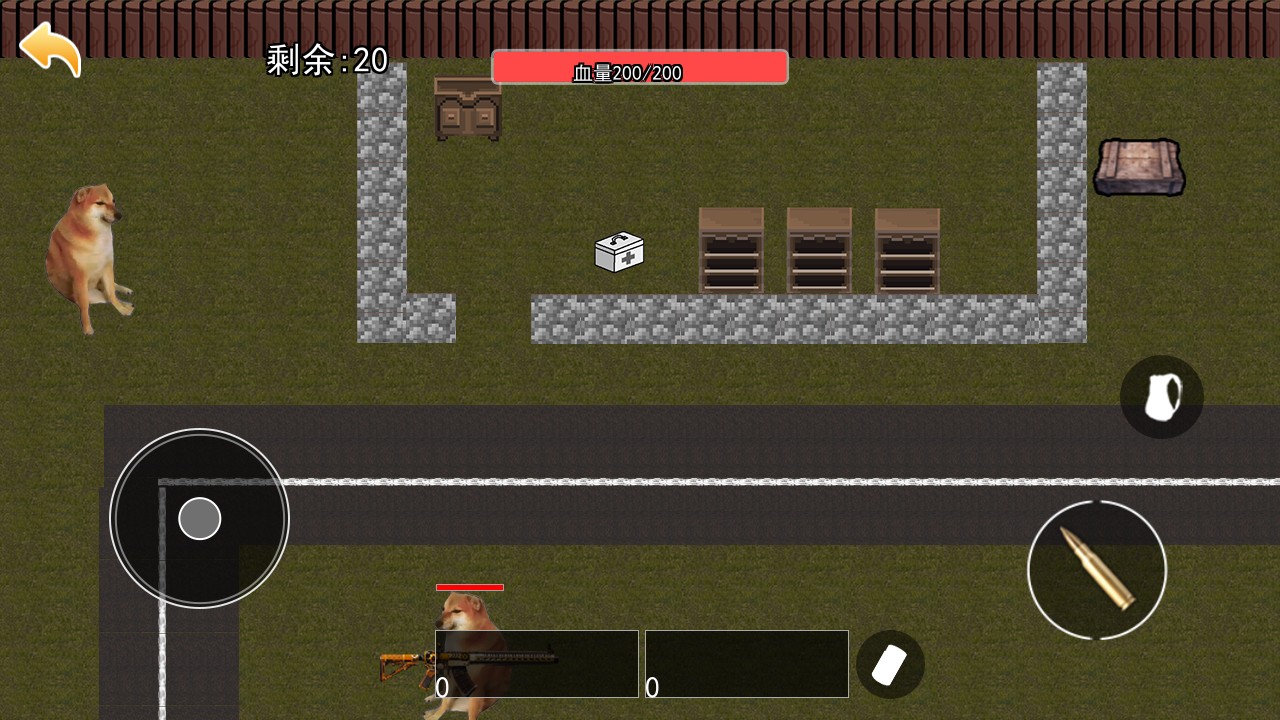
Task: Click the ammo count 0 in slot one
Action: (x=443, y=688)
